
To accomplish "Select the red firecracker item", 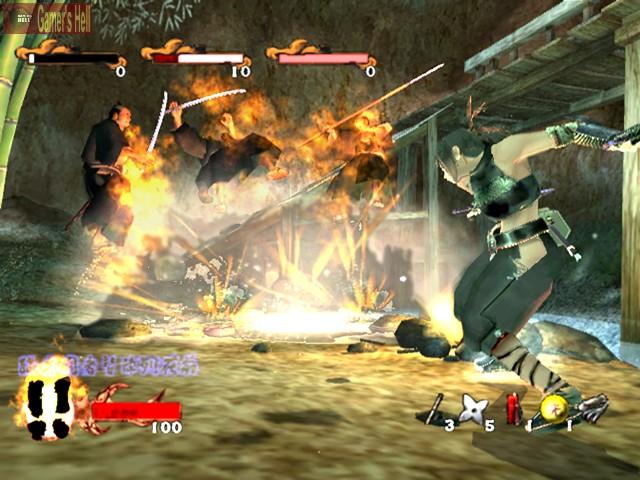I will [514, 408].
